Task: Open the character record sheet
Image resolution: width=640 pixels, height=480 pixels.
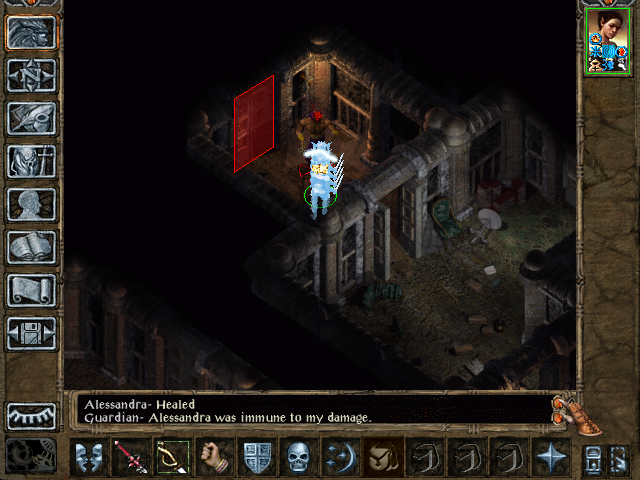Action: pos(32,204)
